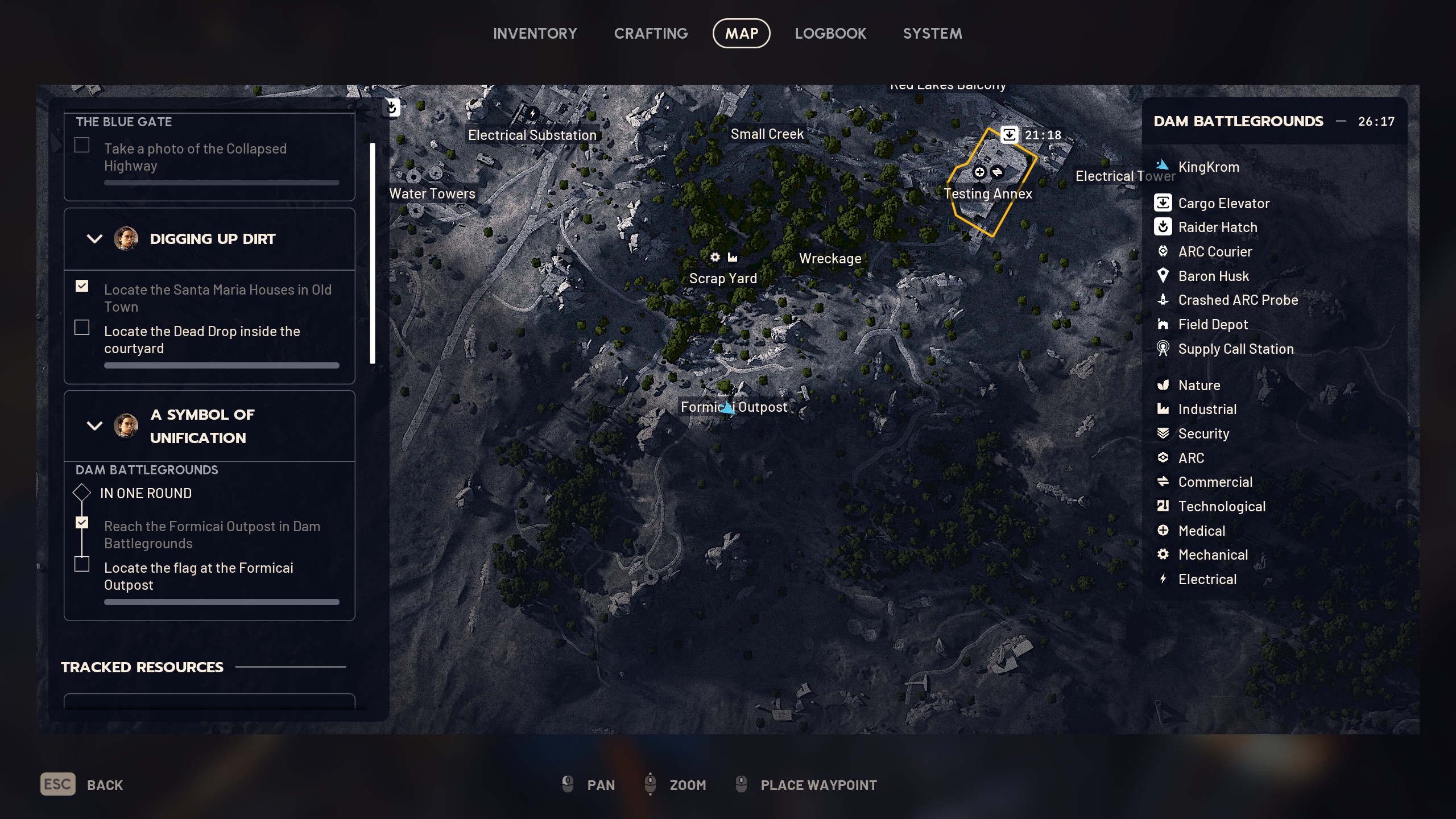Select the Locate the Dead Drop objective

point(202,340)
